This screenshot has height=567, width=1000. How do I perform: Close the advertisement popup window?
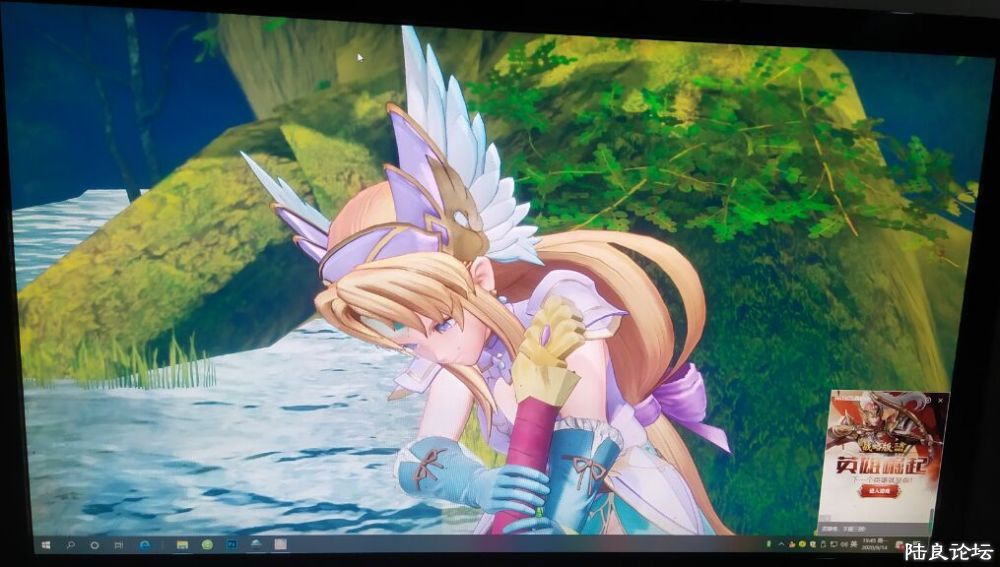[x=940, y=400]
